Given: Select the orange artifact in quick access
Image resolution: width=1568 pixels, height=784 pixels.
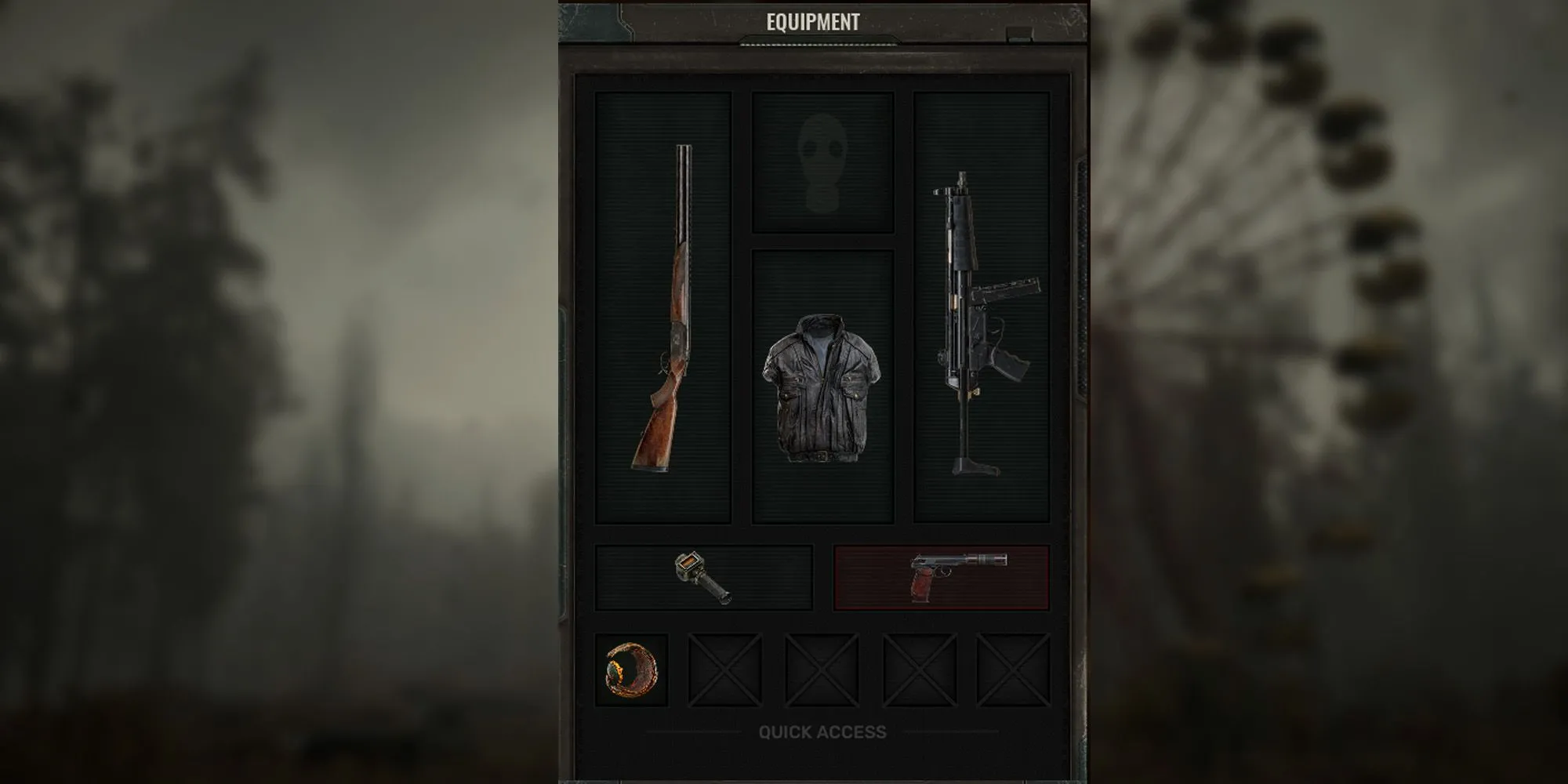Looking at the screenshot, I should 631,670.
